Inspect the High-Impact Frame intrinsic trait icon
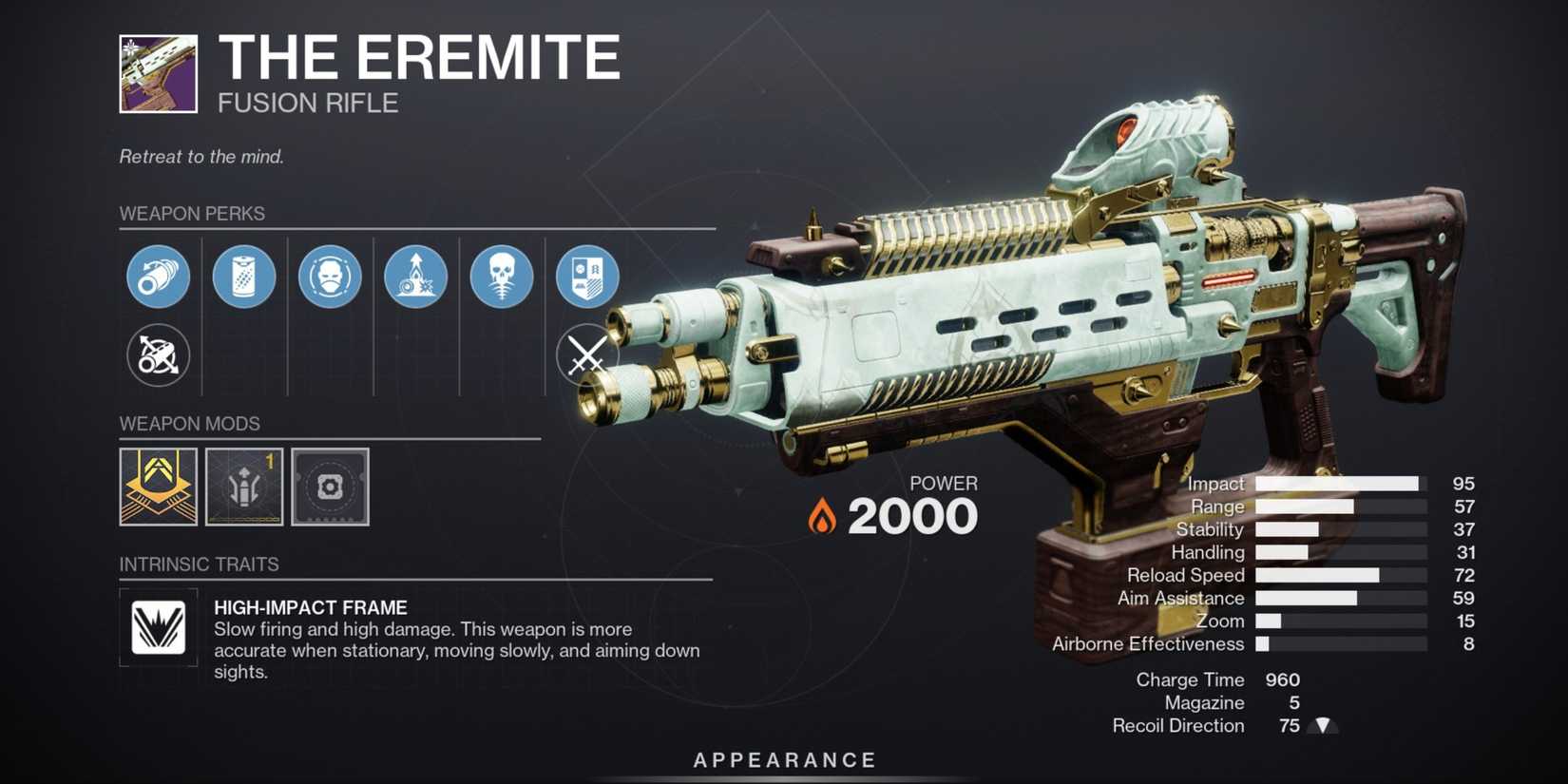The image size is (1568, 784). [158, 627]
